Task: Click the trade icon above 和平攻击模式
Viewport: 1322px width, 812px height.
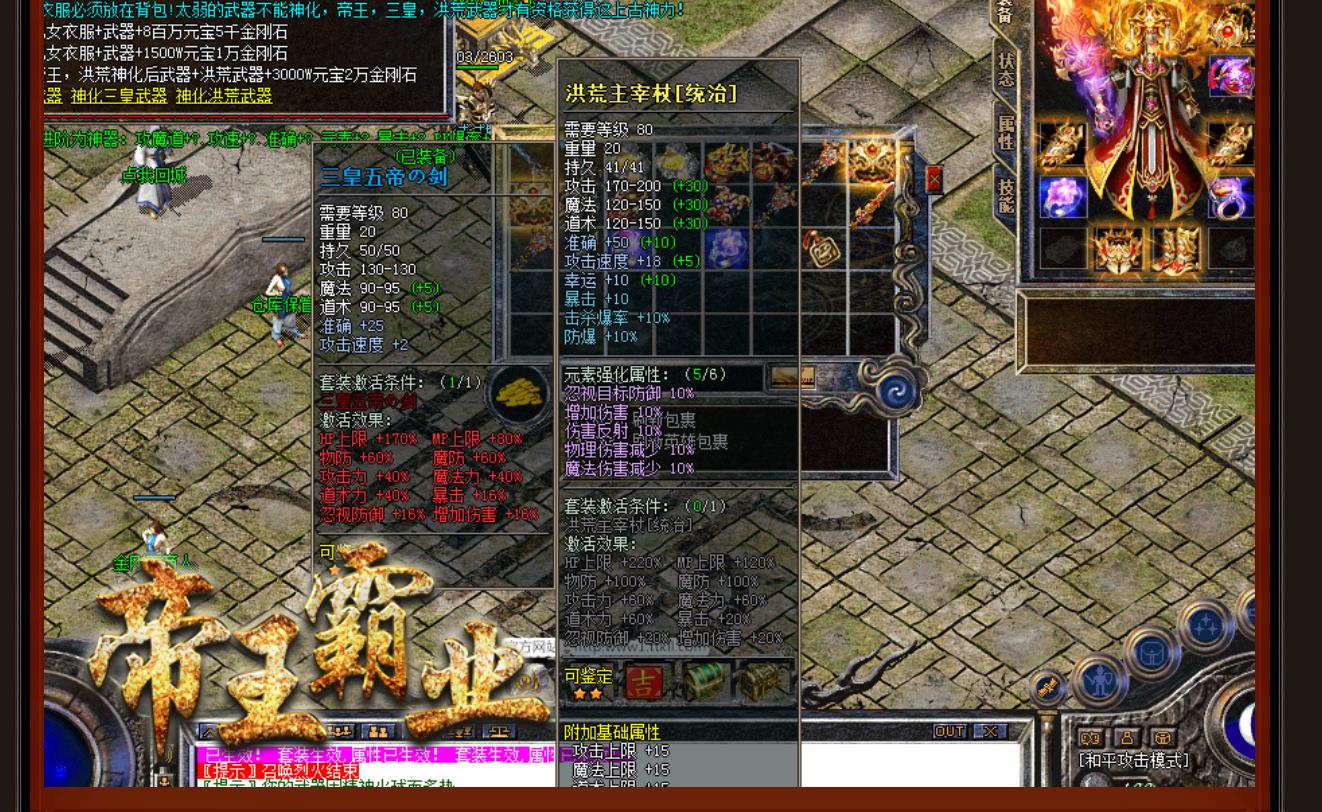Action: [x=1090, y=737]
